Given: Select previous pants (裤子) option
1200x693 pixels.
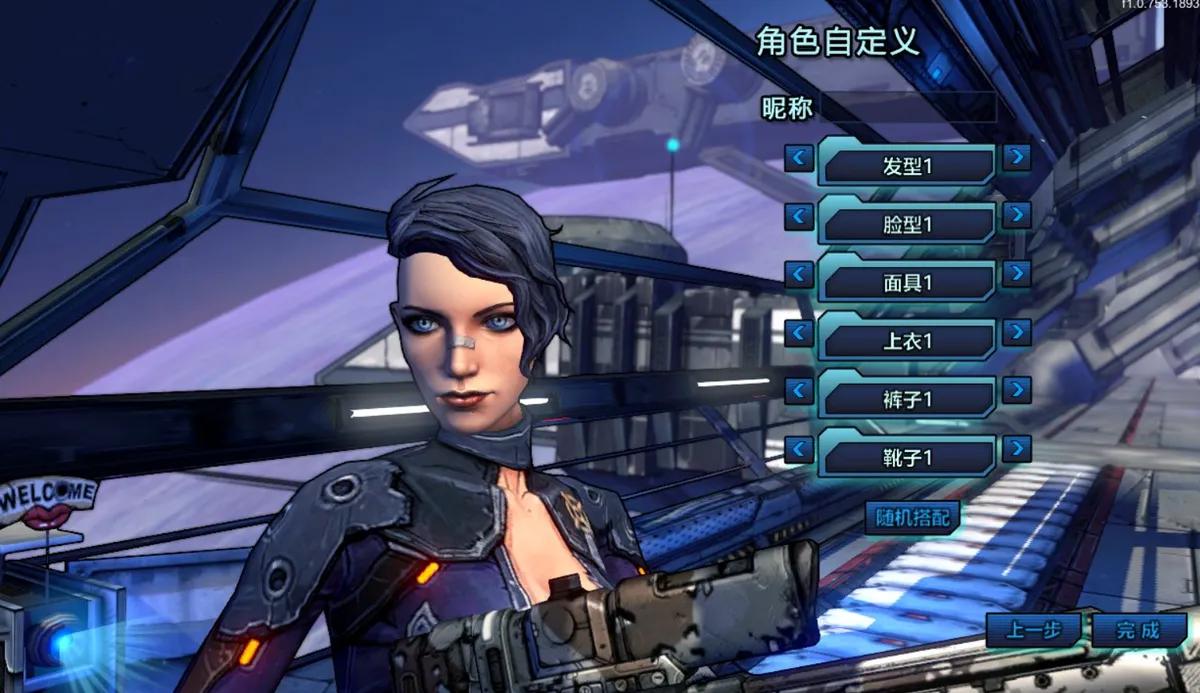Looking at the screenshot, I should tap(798, 391).
